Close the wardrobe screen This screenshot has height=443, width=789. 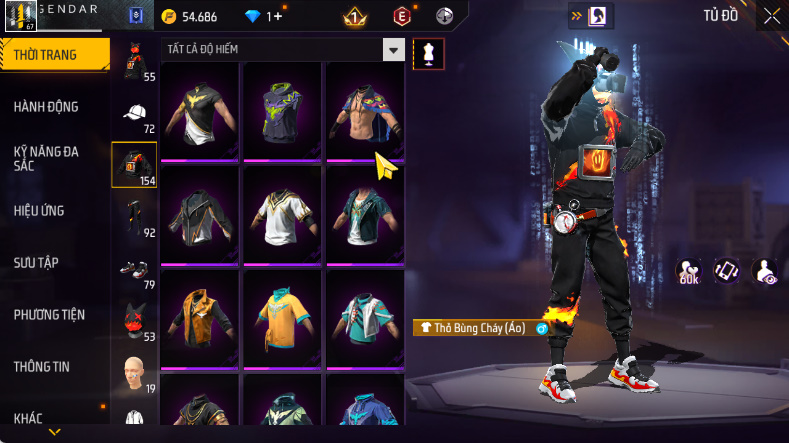click(772, 16)
